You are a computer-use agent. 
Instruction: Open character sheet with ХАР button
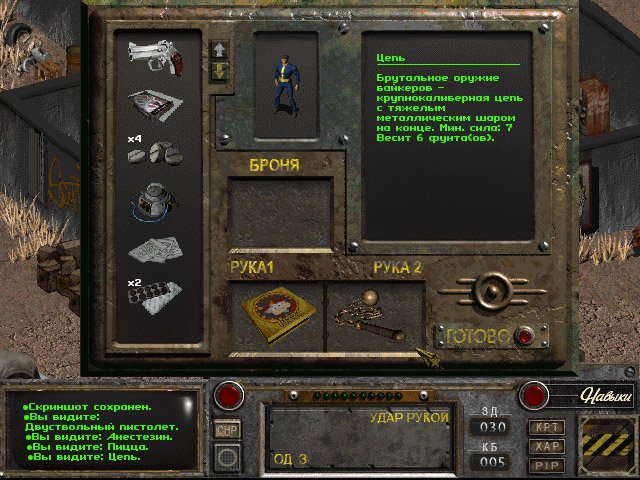(547, 446)
